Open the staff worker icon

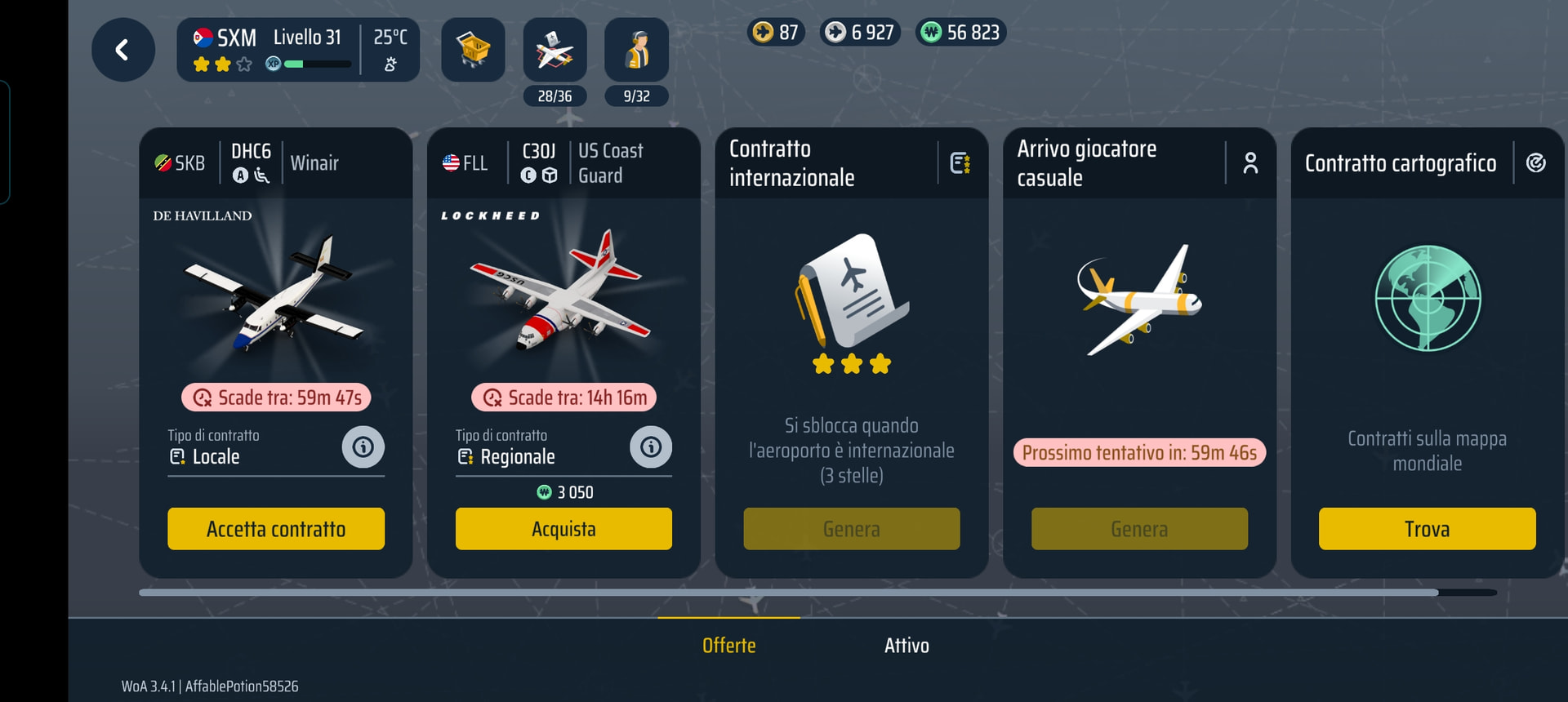click(x=636, y=50)
